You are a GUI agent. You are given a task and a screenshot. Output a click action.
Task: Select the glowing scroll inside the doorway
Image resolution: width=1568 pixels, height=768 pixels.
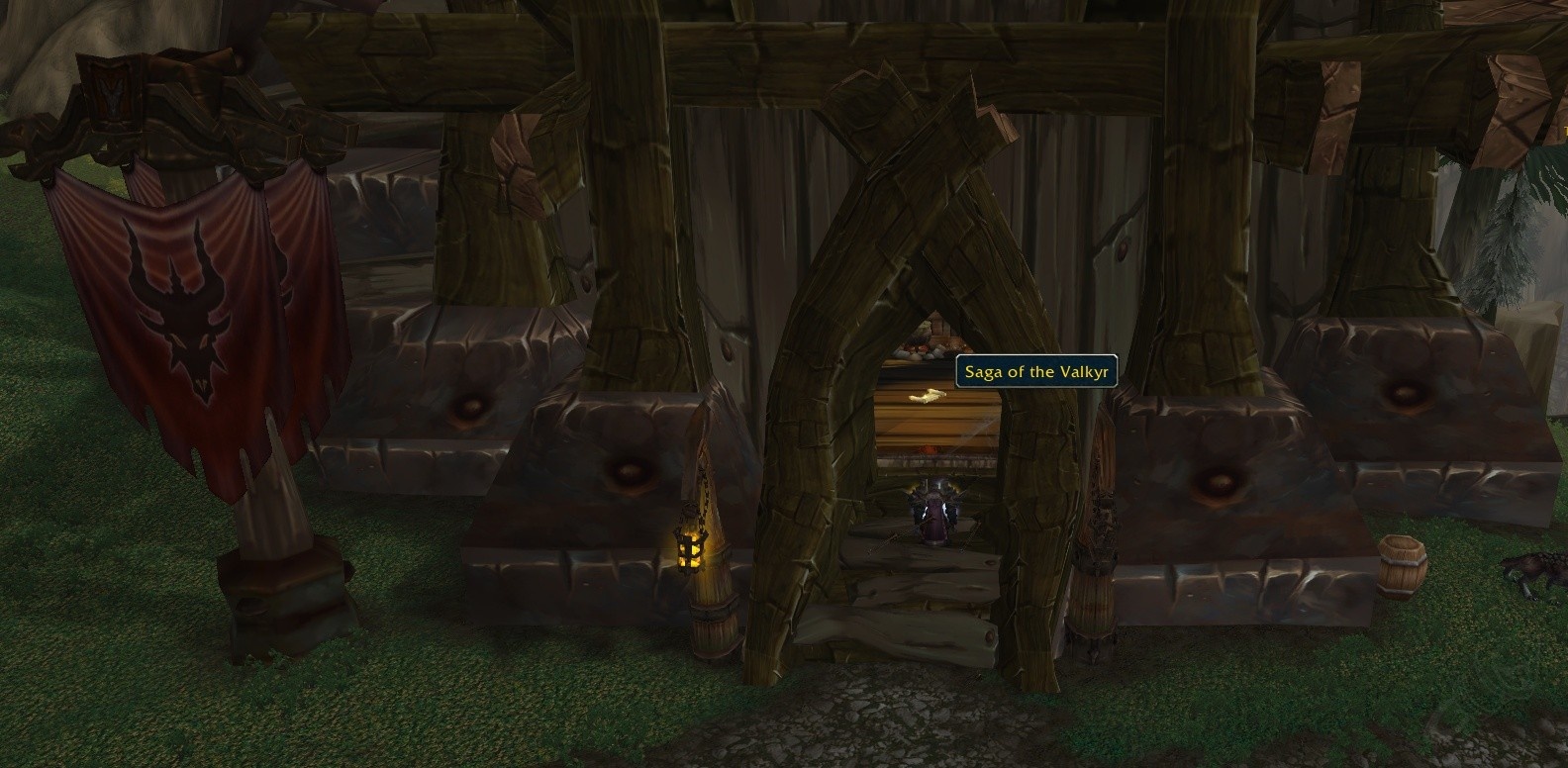pos(929,396)
